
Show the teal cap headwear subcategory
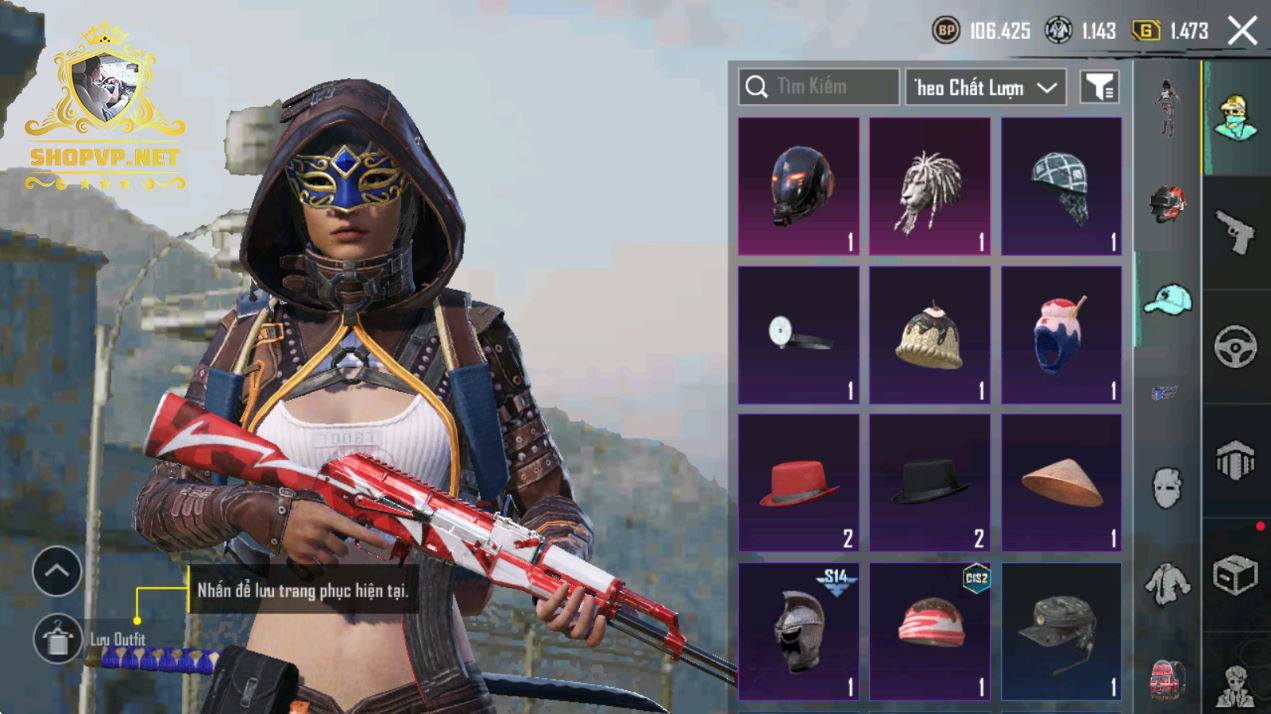[x=1166, y=299]
